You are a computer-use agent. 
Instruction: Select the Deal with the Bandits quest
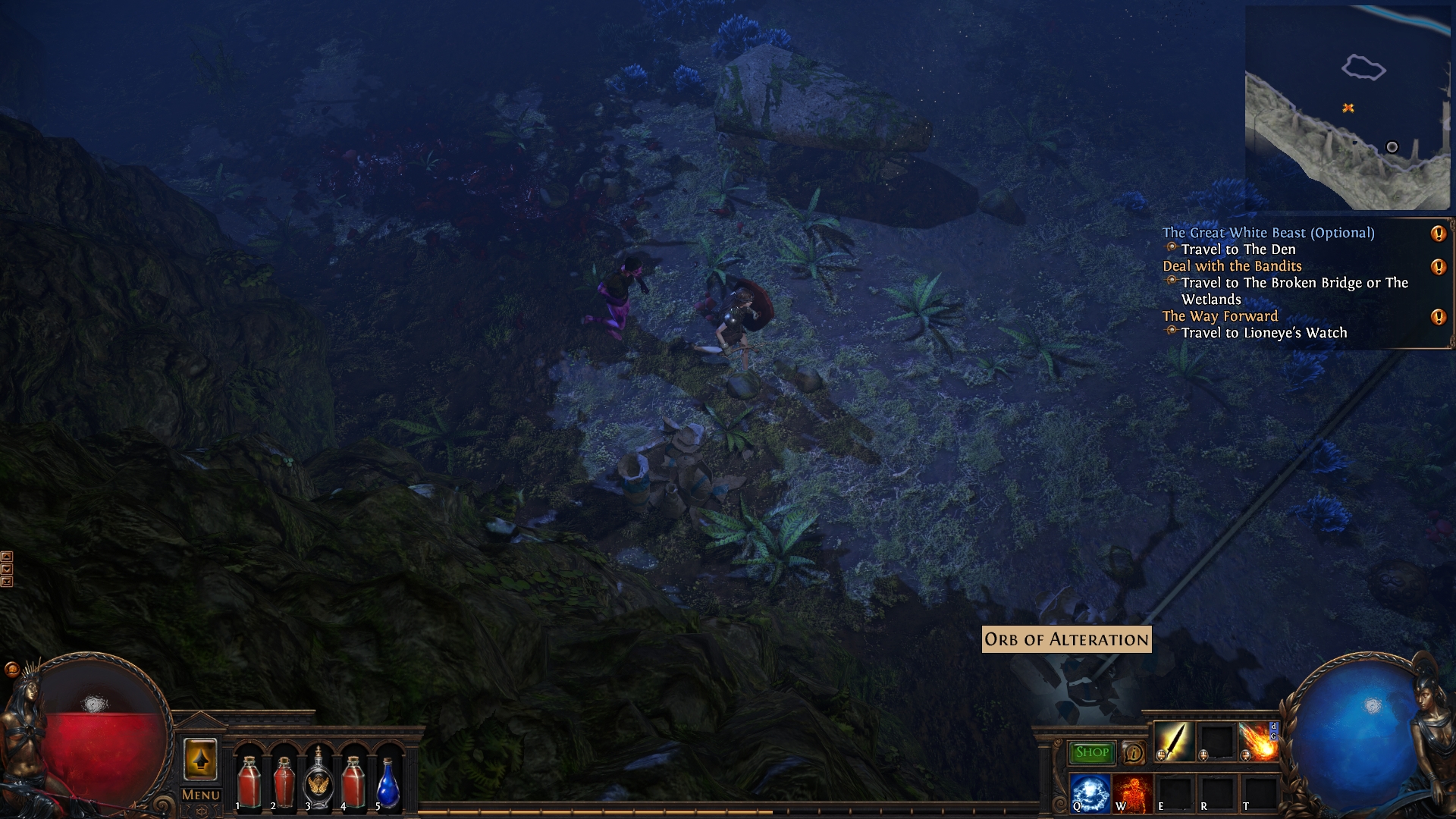[x=1232, y=266]
